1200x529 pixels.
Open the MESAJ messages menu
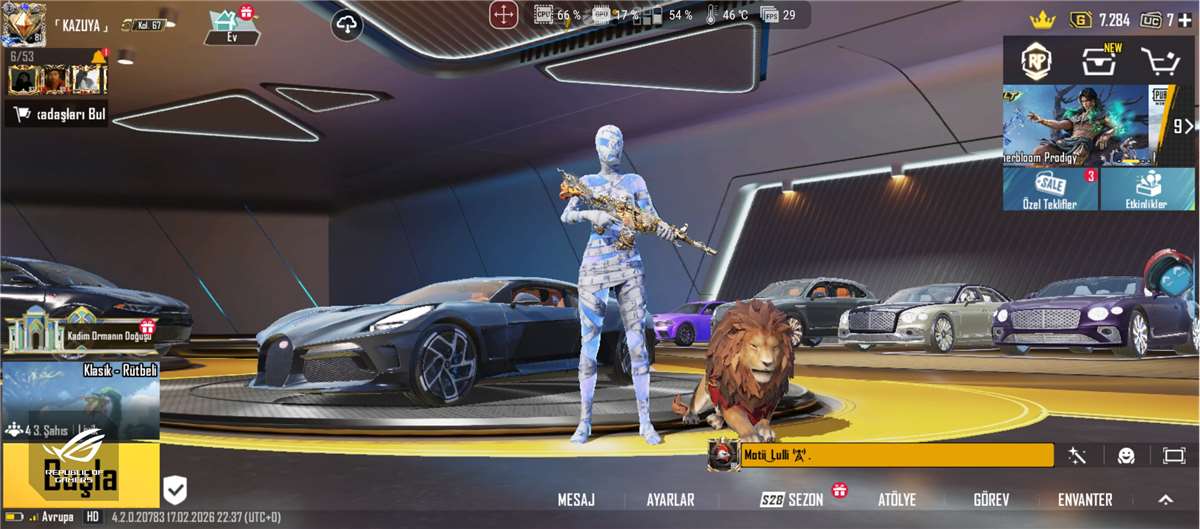576,499
